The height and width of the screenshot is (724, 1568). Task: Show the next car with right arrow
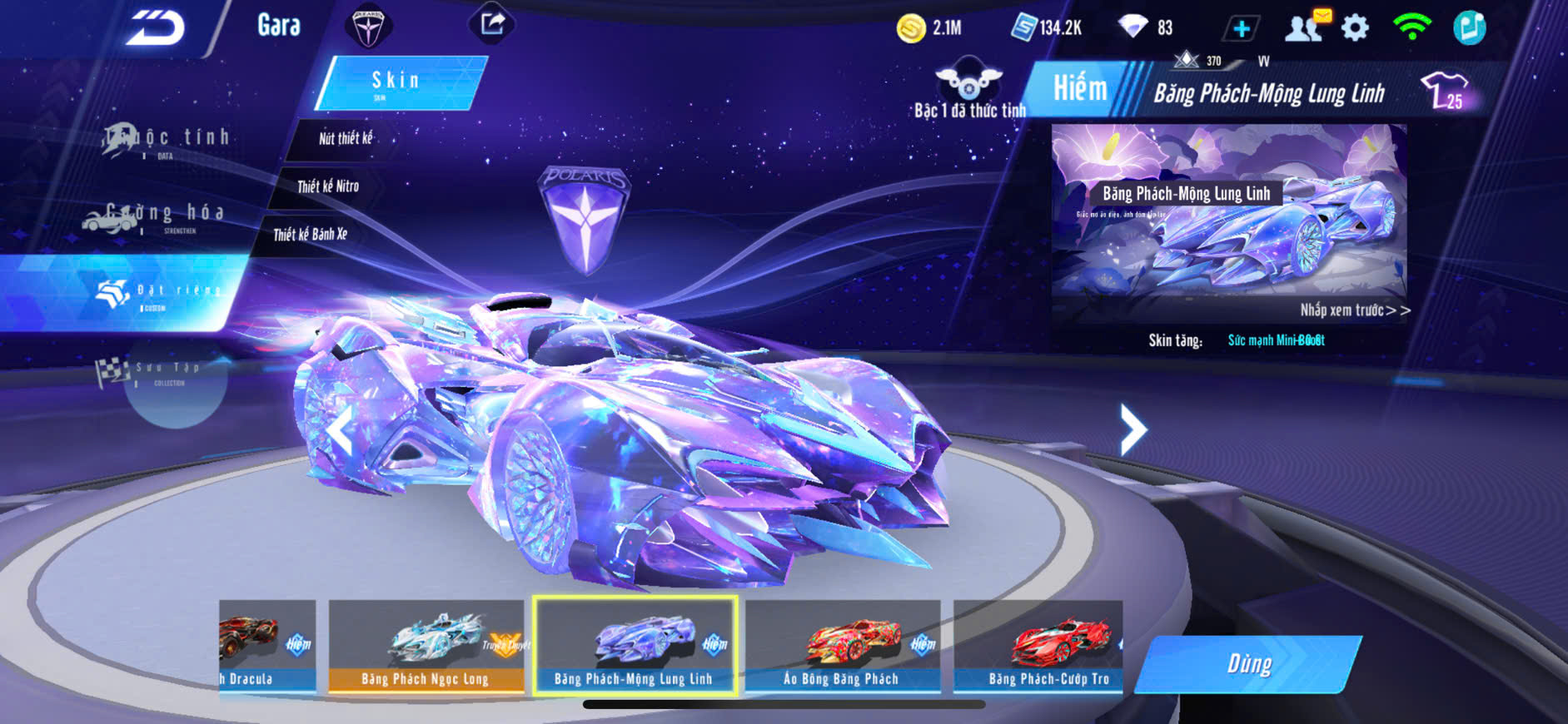tap(1132, 429)
